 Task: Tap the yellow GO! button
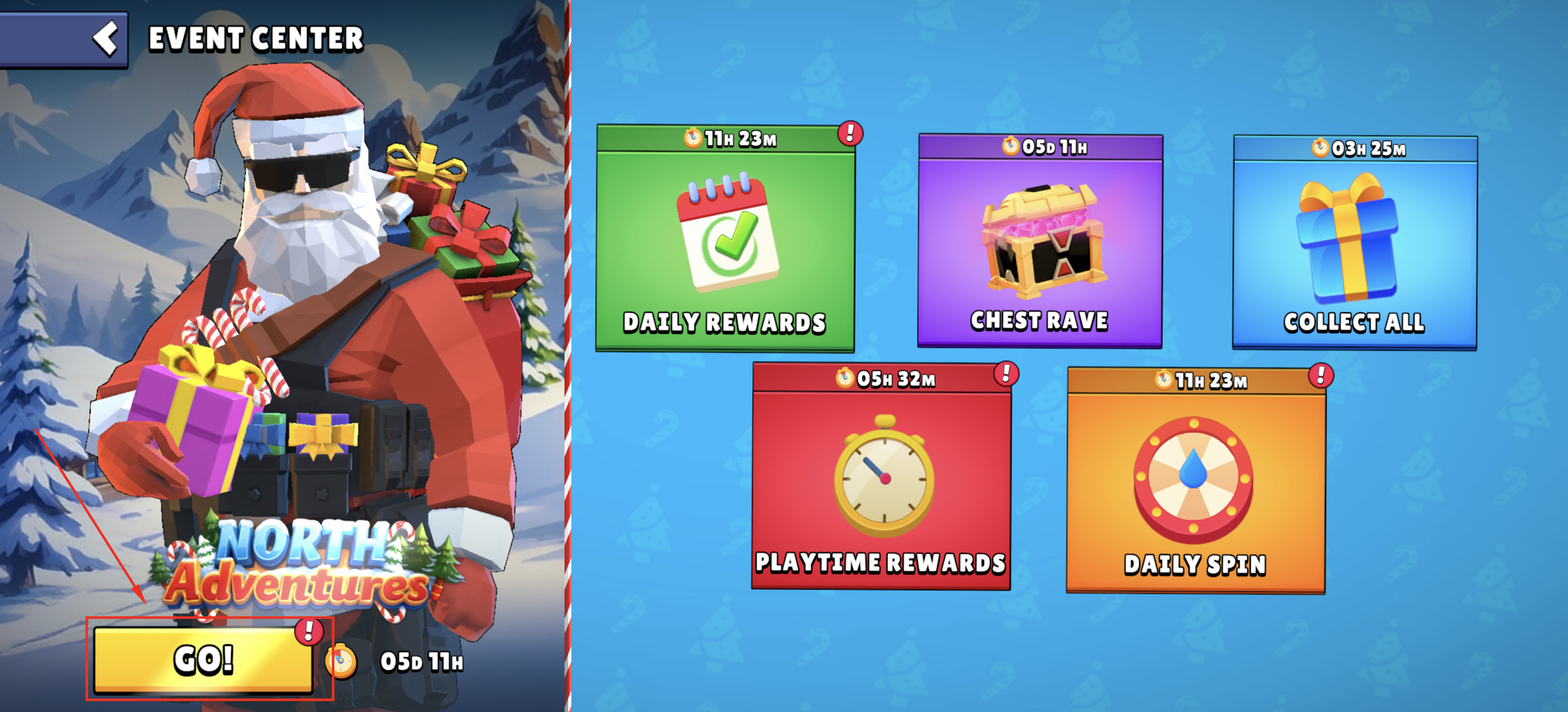point(203,659)
